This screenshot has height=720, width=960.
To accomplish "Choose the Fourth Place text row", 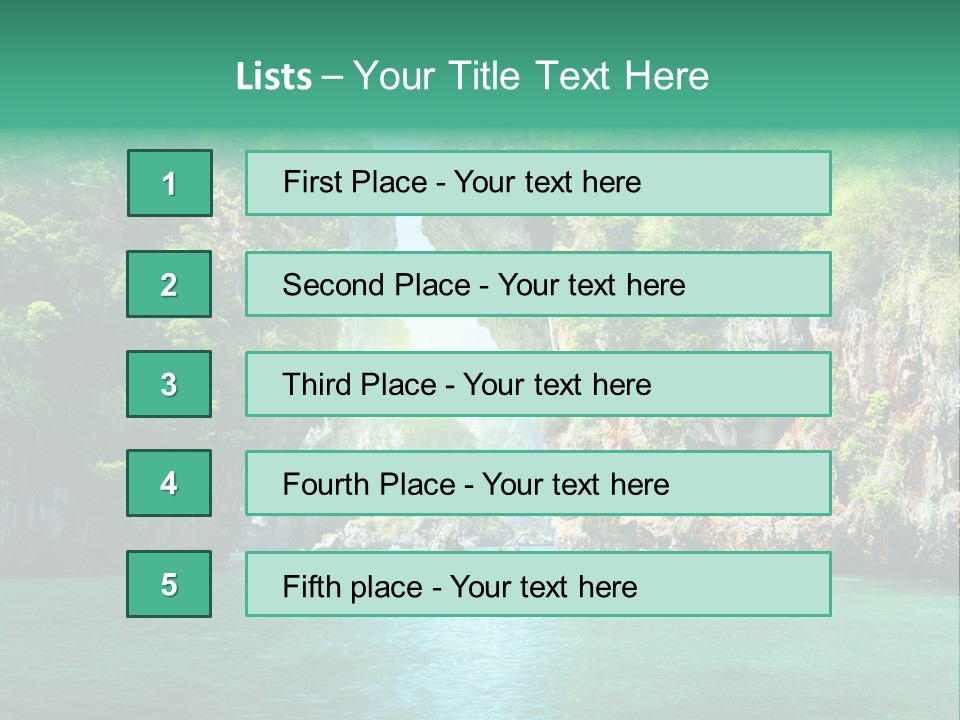I will [538, 484].
